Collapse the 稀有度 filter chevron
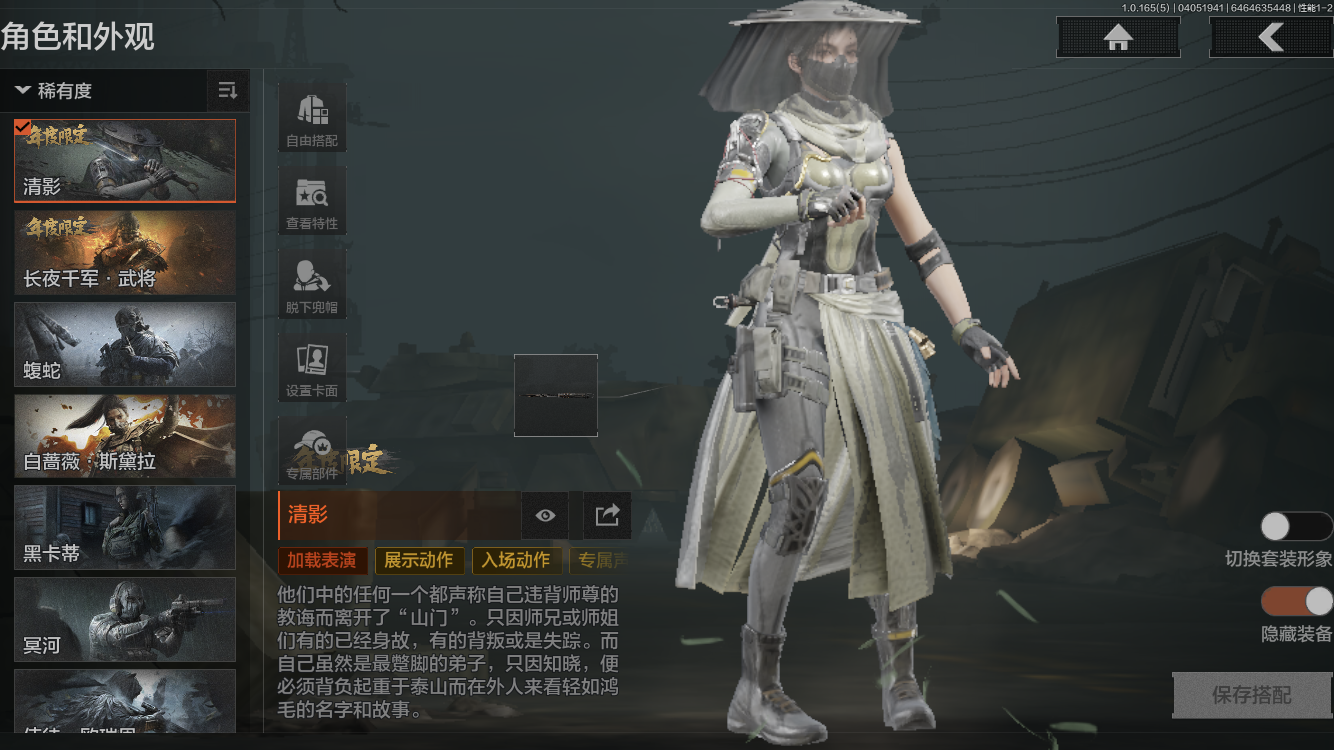The image size is (1334, 750). pyautogui.click(x=24, y=91)
